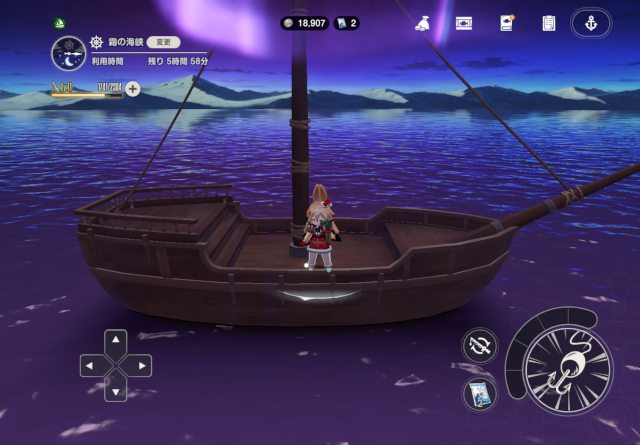The image size is (640, 445).
Task: Select the bait pack item button
Action: tap(480, 391)
